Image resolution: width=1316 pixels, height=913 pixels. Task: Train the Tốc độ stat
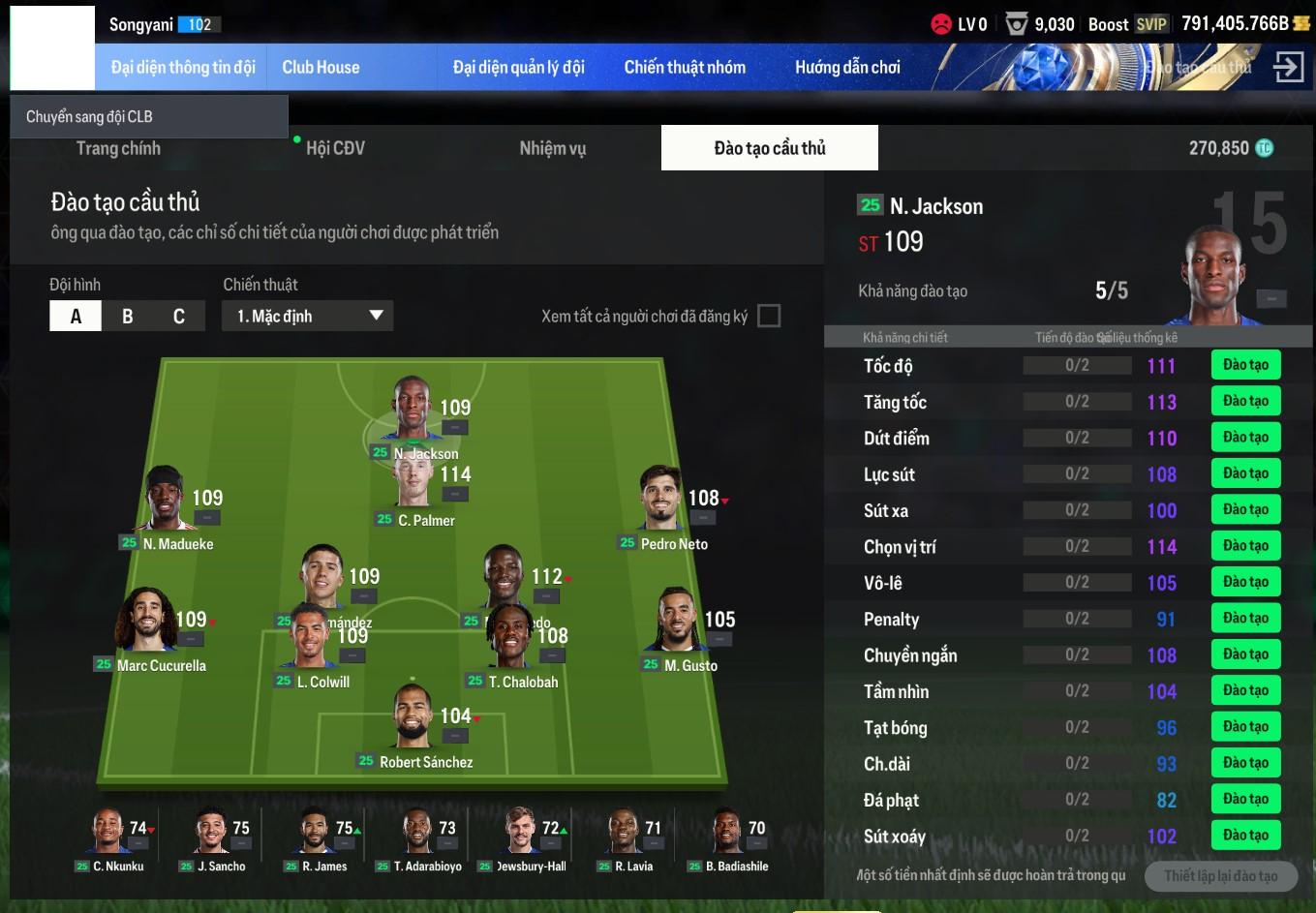click(x=1245, y=365)
